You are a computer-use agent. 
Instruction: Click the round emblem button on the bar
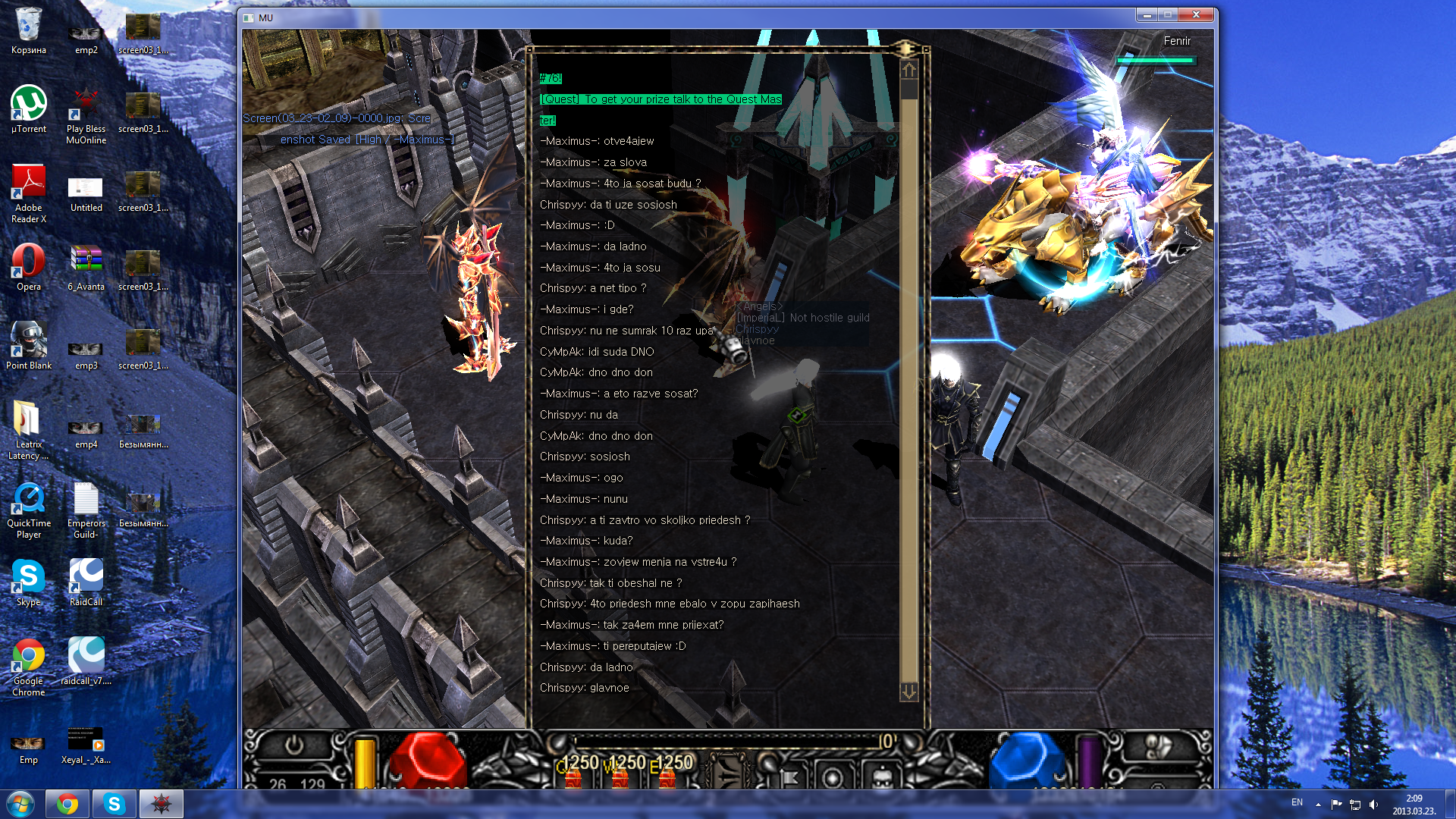[x=833, y=778]
